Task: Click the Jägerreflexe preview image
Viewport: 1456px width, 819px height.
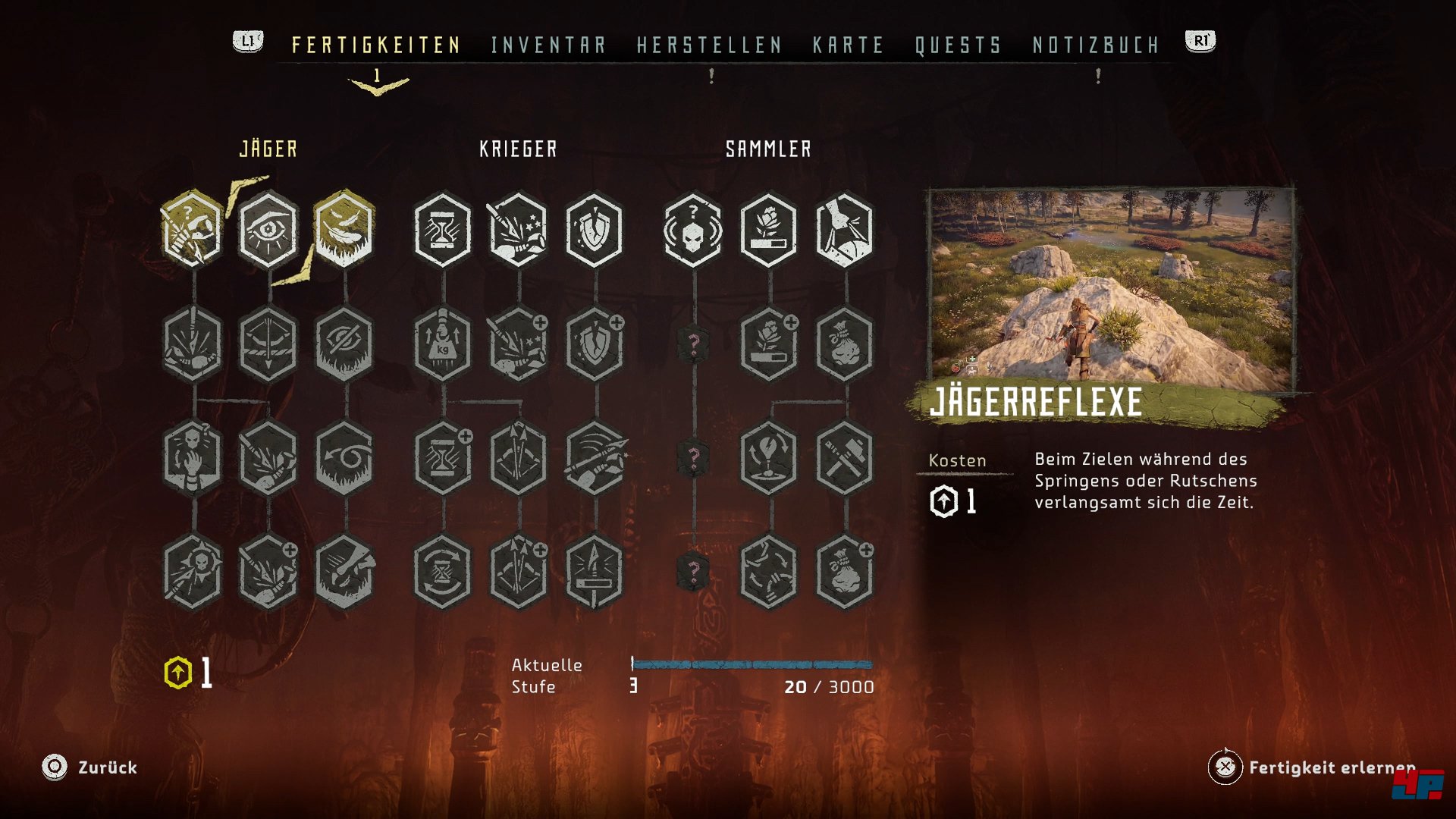Action: click(x=1112, y=288)
